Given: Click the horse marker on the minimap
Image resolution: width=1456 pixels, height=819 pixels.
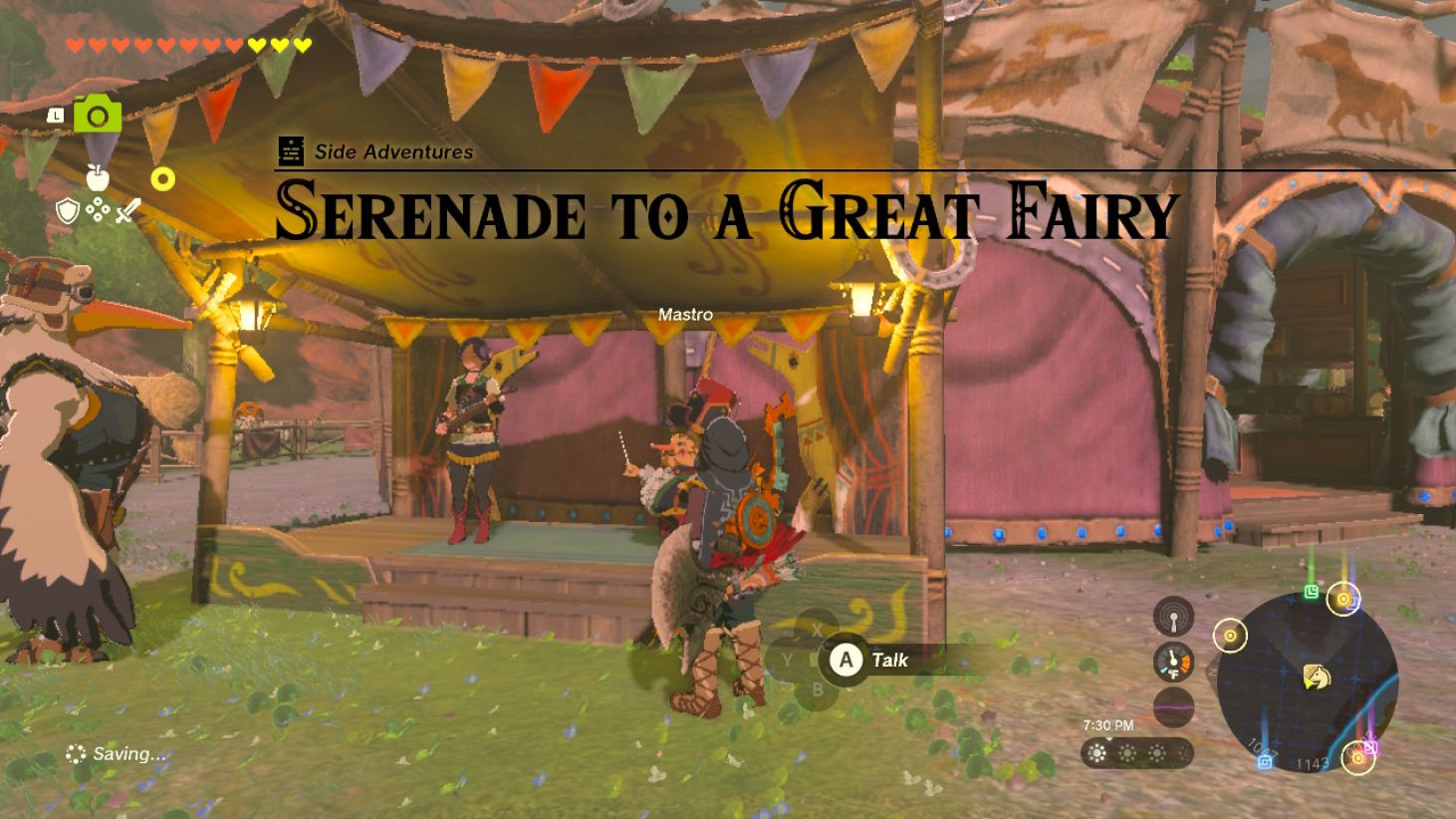Looking at the screenshot, I should (1317, 675).
